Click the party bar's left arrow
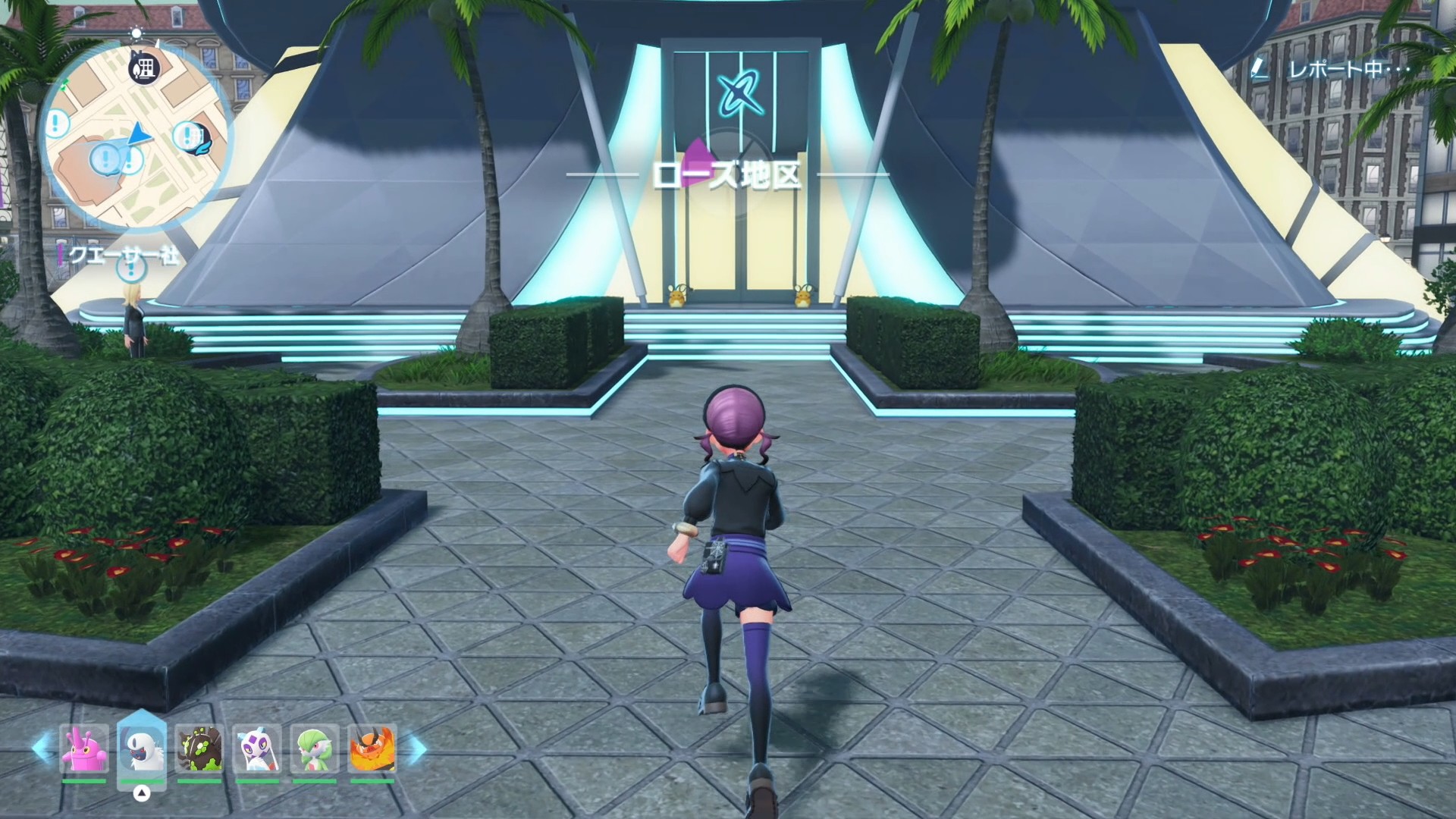This screenshot has height=819, width=1456. tap(42, 749)
